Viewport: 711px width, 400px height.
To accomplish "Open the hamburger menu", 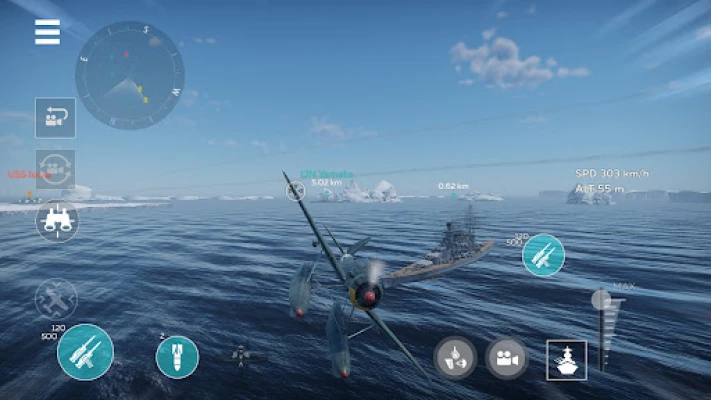I will point(47,33).
